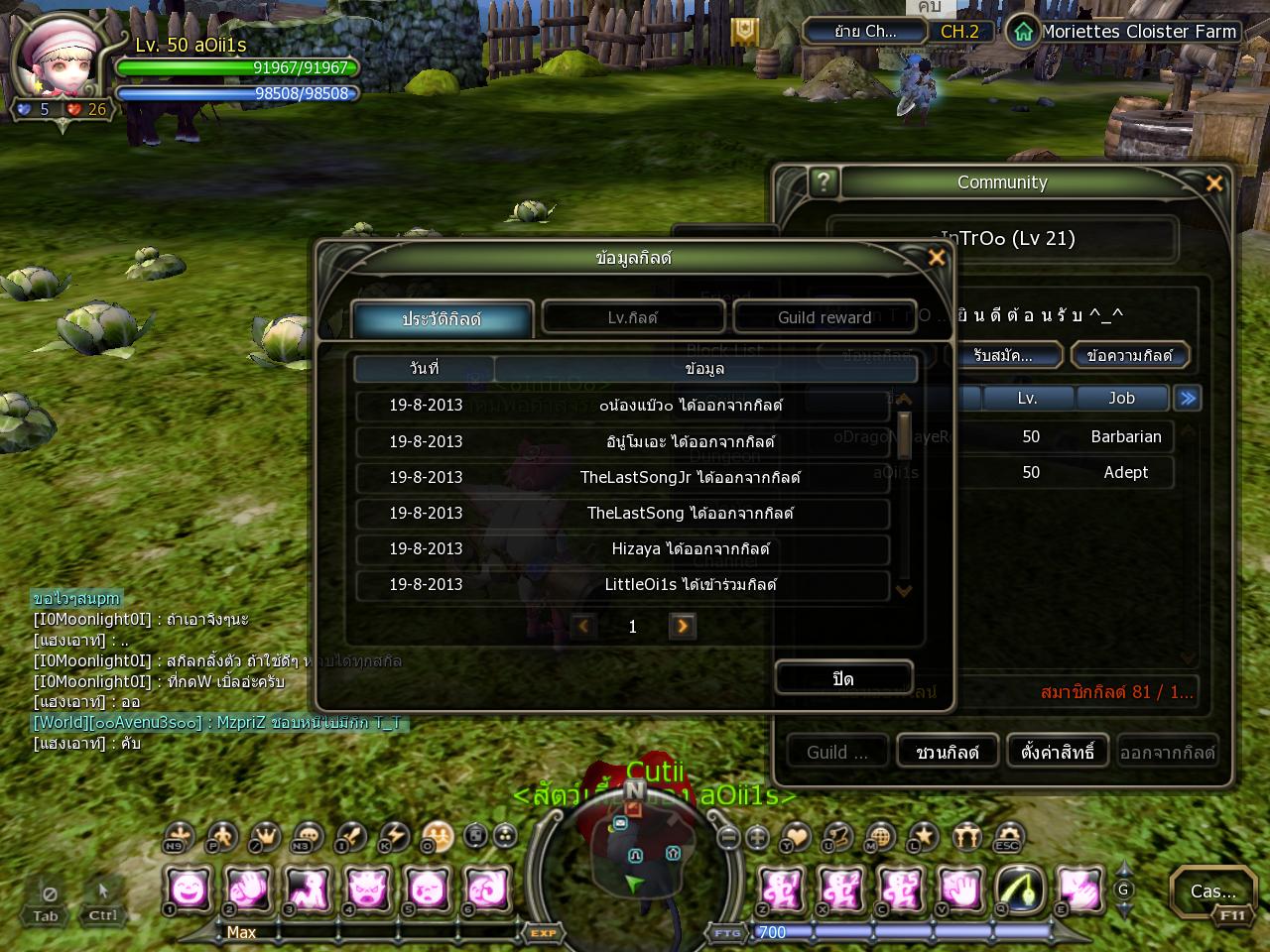Close the Community window
The image size is (1270, 952).
[1213, 183]
